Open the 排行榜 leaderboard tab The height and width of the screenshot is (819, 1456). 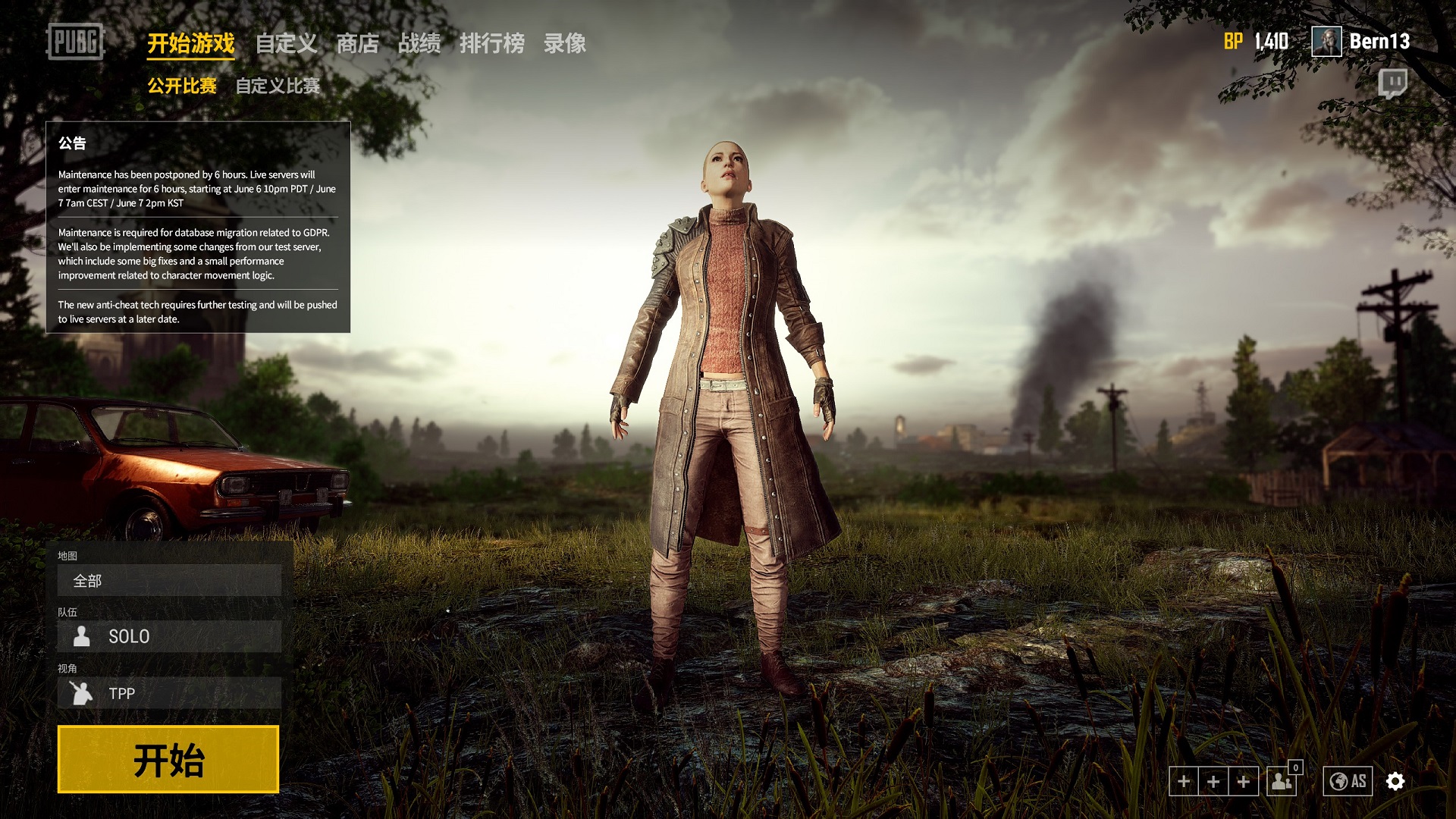click(491, 43)
